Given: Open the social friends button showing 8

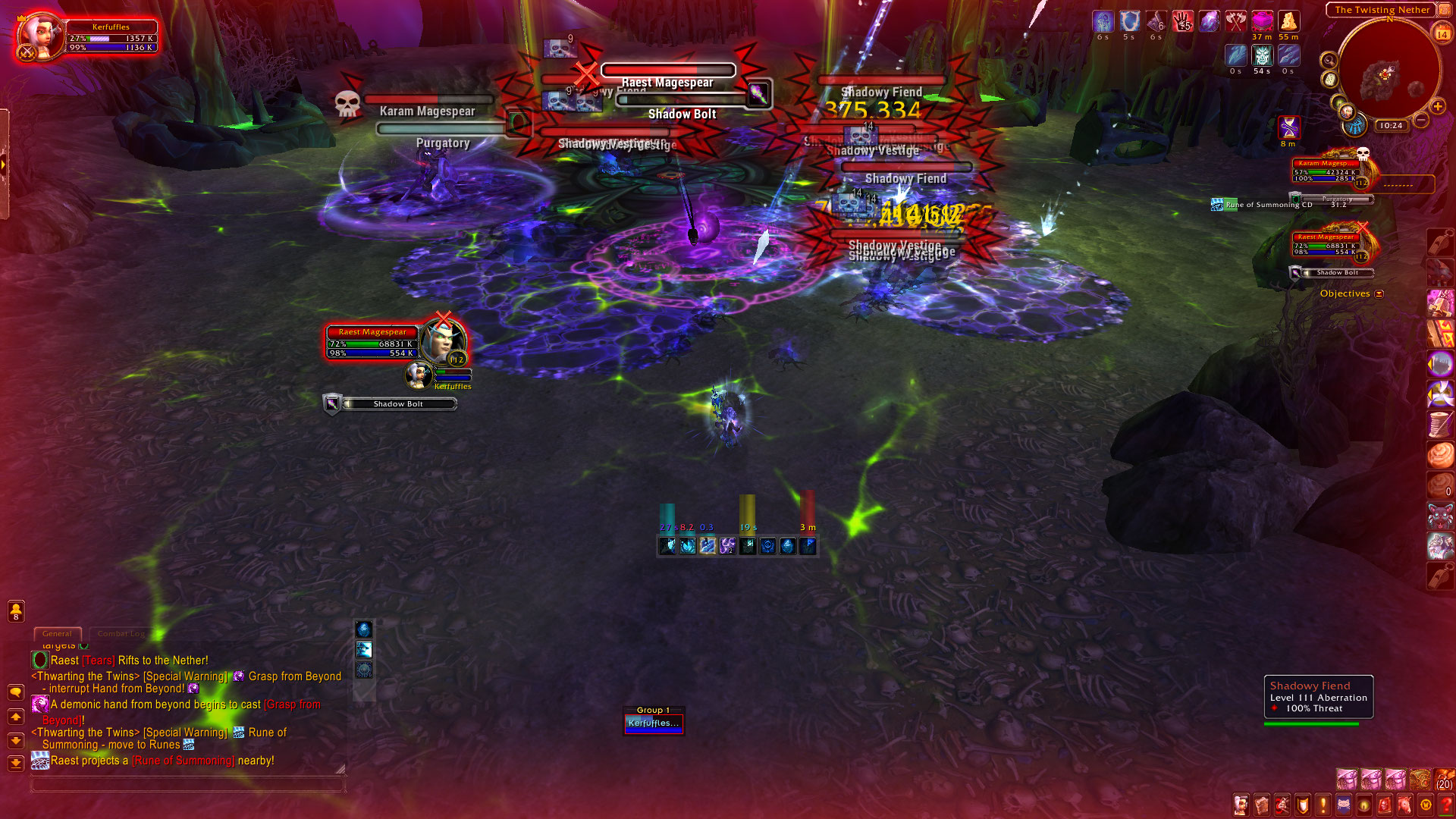Looking at the screenshot, I should 16,610.
